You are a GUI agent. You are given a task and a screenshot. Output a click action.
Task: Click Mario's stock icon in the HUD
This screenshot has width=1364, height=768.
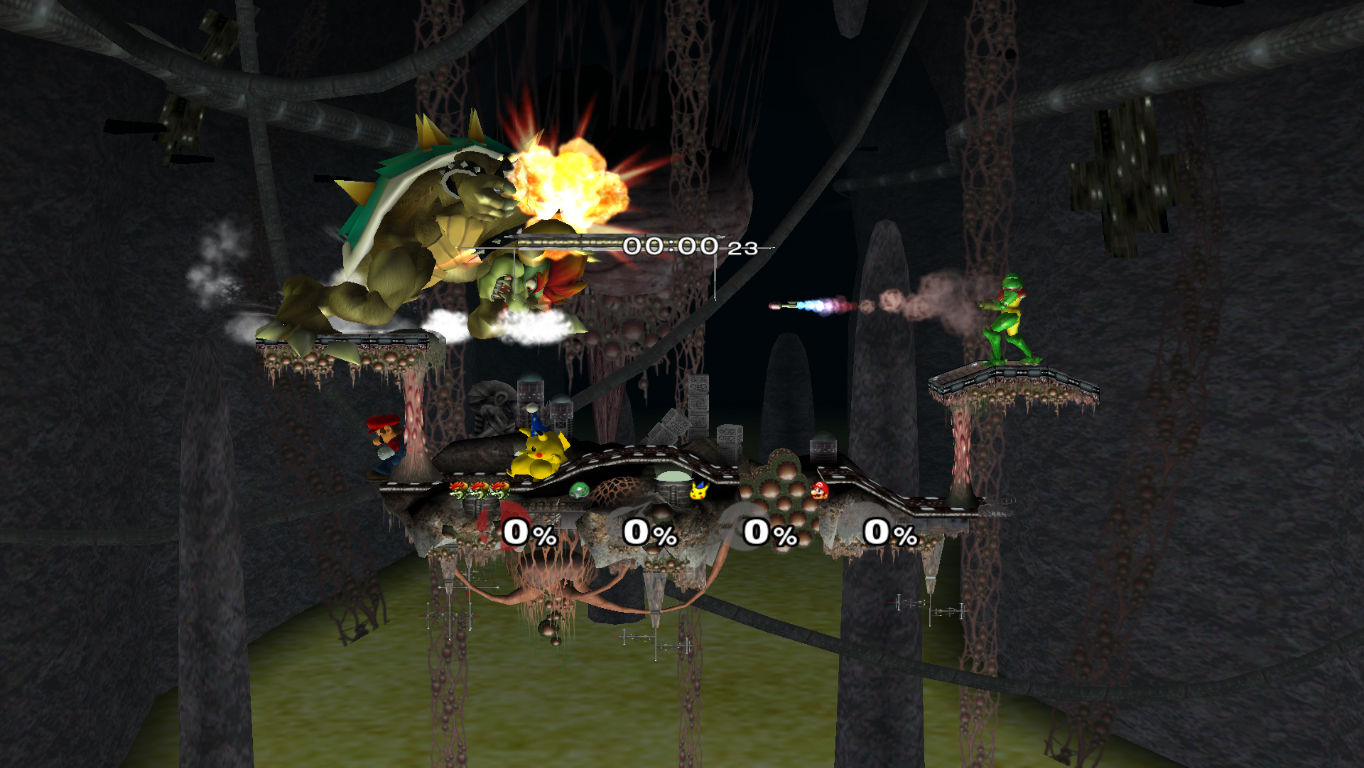[x=820, y=490]
